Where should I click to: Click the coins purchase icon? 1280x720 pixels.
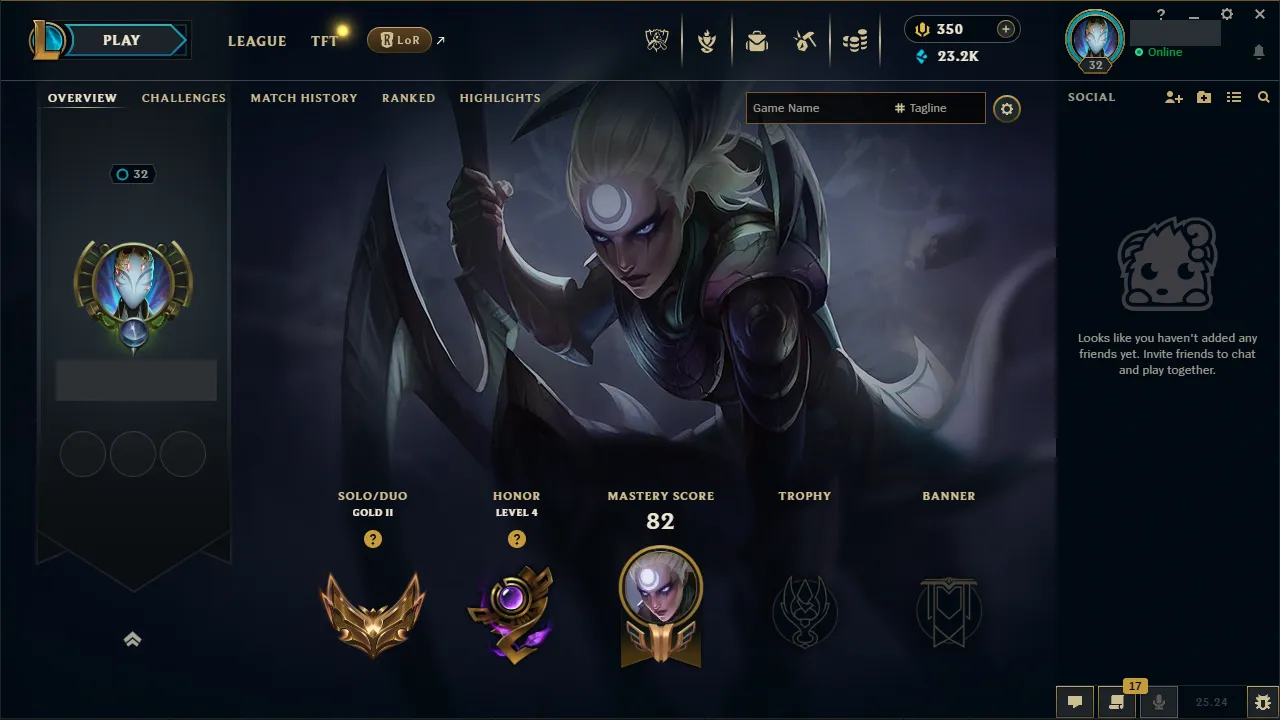[855, 40]
